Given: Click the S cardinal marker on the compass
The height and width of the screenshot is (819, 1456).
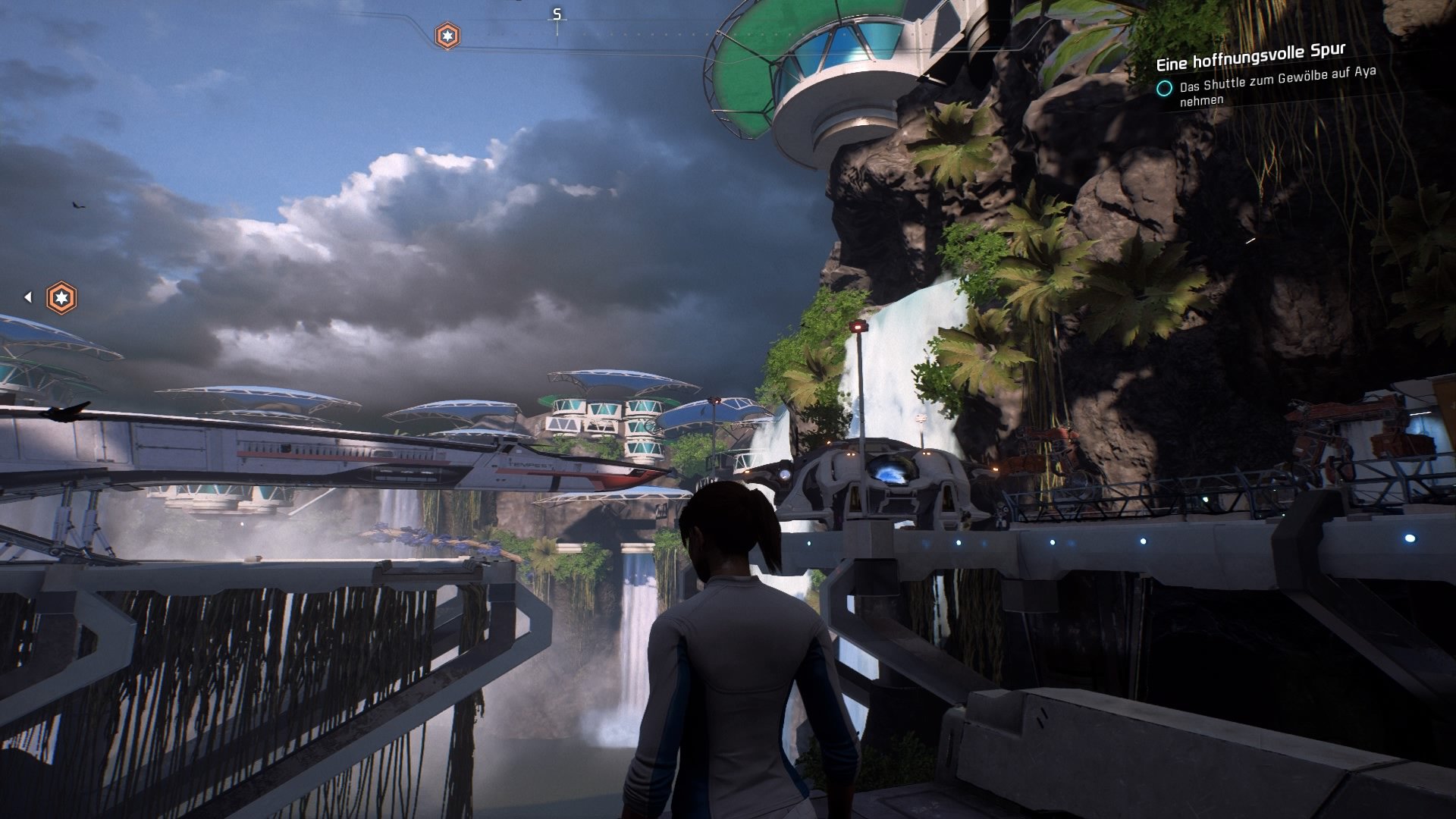Looking at the screenshot, I should [556, 13].
